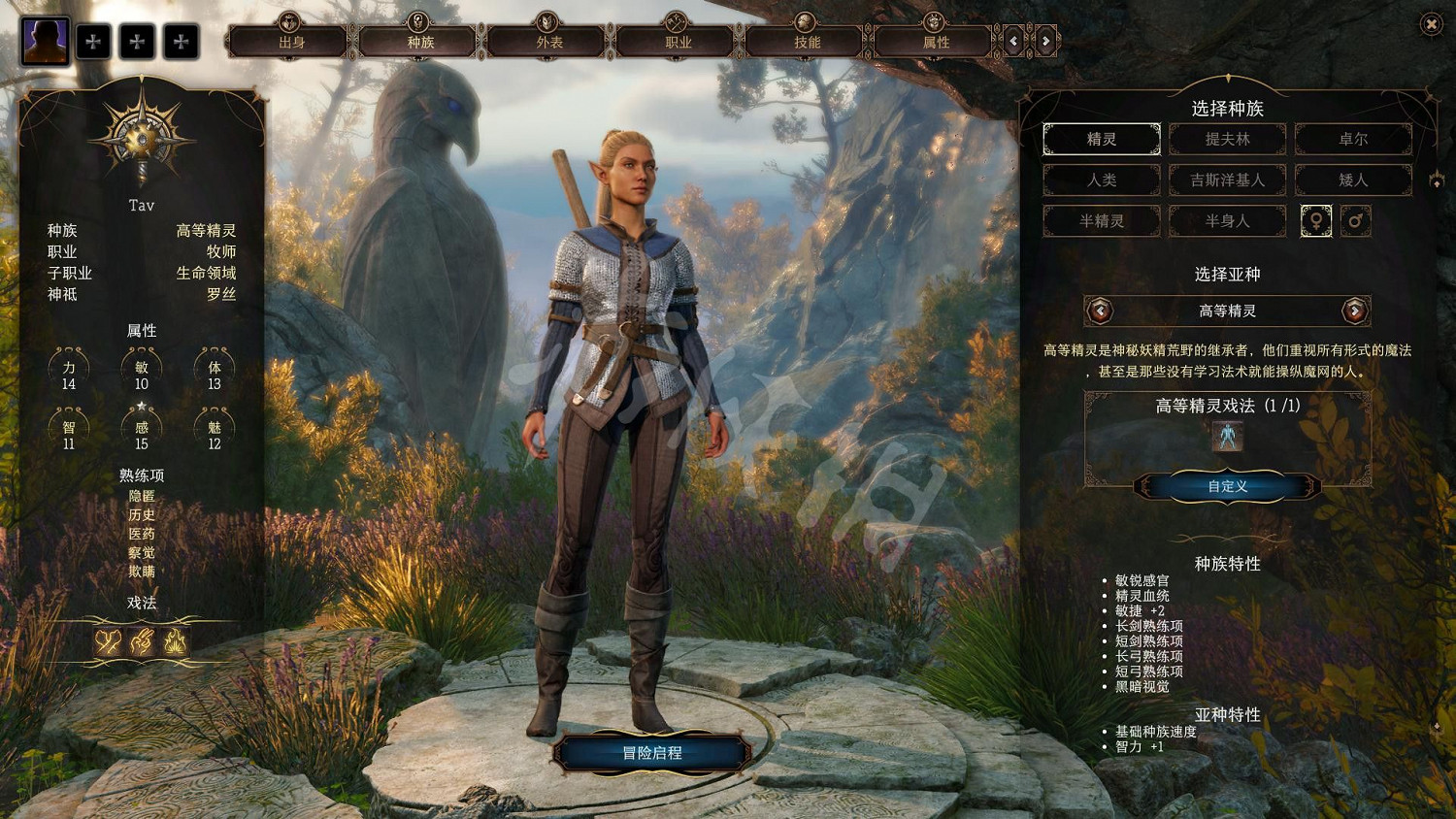This screenshot has width=1456, height=819.
Task: Select the 人类 (Human) race
Action: pos(1102,180)
